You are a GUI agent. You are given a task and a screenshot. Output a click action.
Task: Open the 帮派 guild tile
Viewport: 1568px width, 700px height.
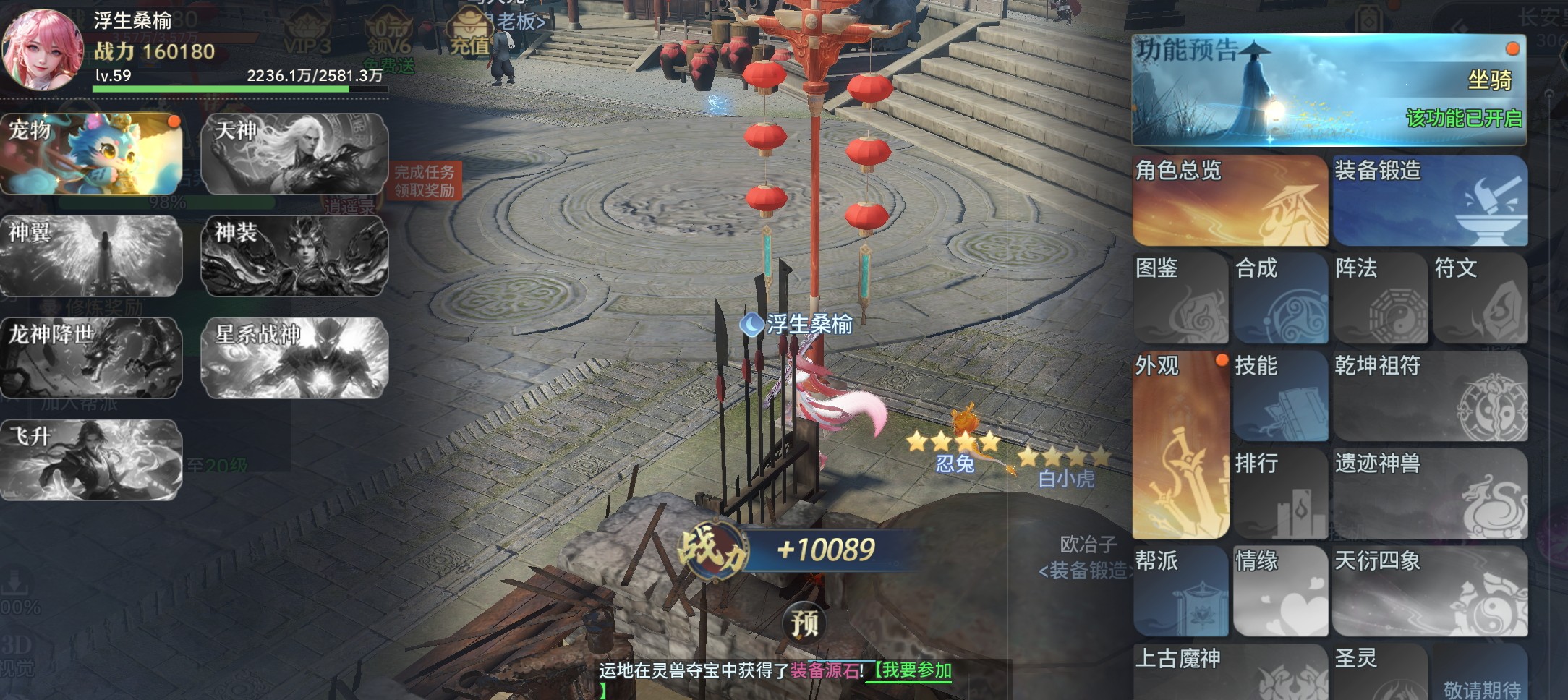click(1180, 591)
